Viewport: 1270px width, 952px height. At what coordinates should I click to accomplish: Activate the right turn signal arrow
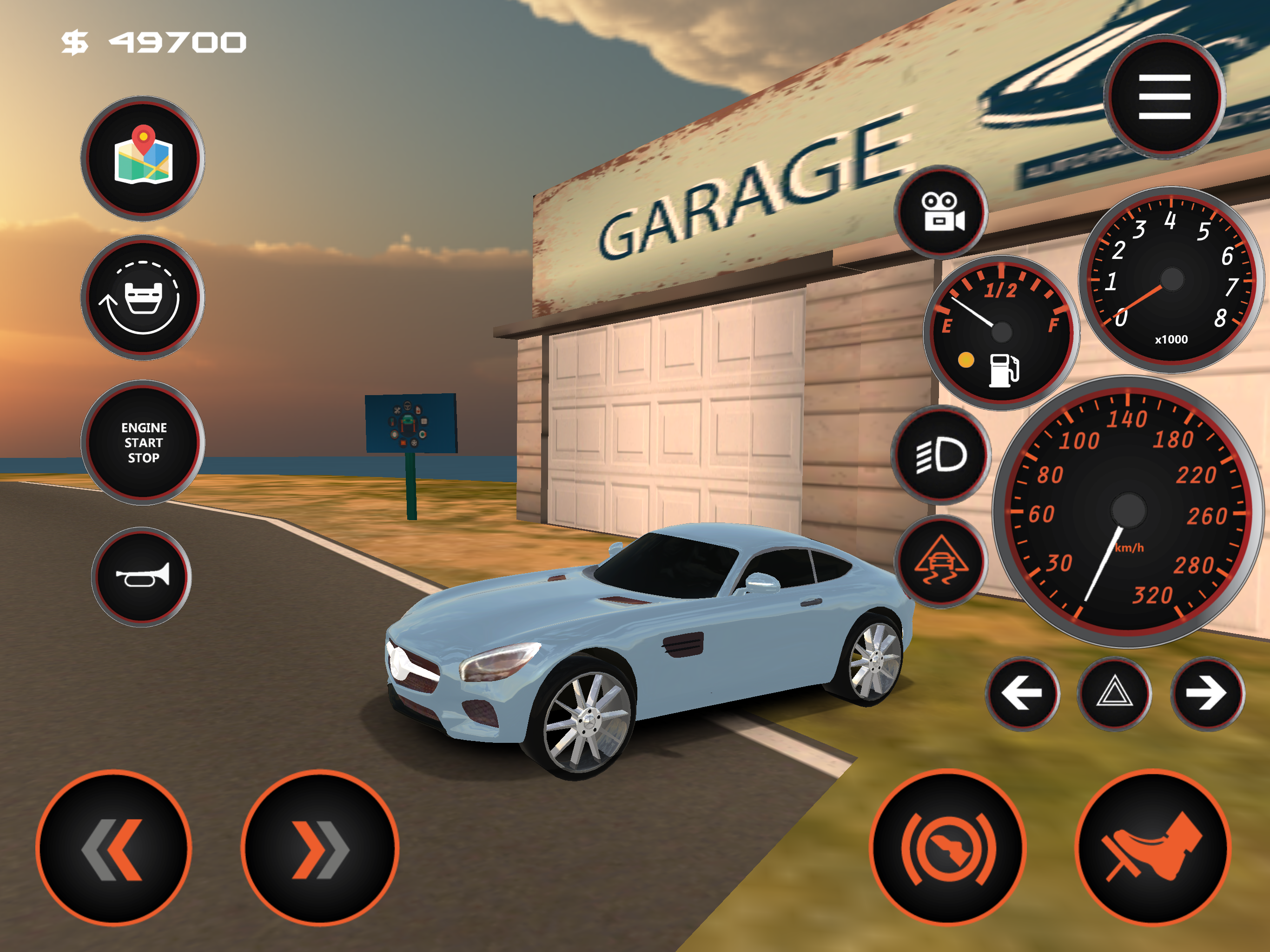pyautogui.click(x=1207, y=693)
